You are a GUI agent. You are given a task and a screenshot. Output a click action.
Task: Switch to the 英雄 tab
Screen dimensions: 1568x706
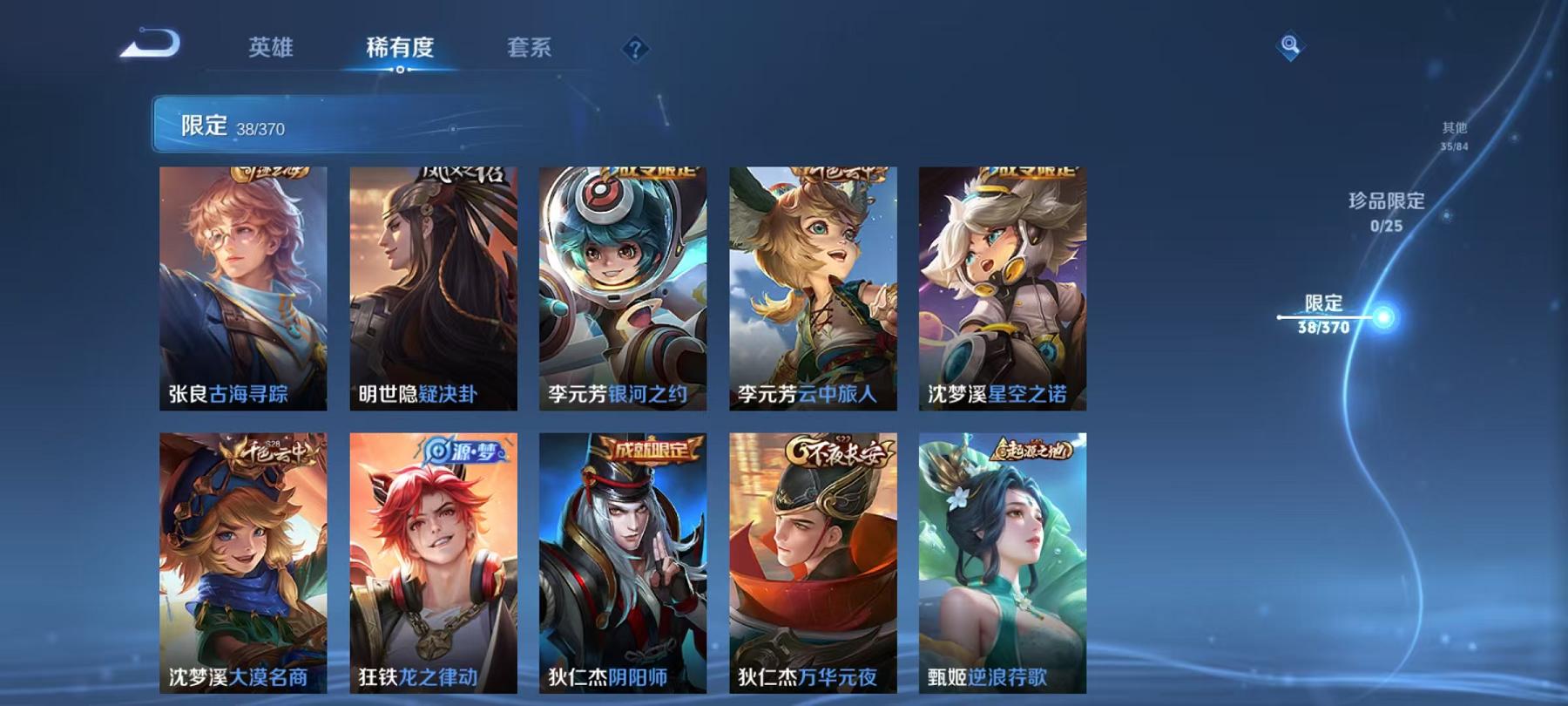pos(270,50)
